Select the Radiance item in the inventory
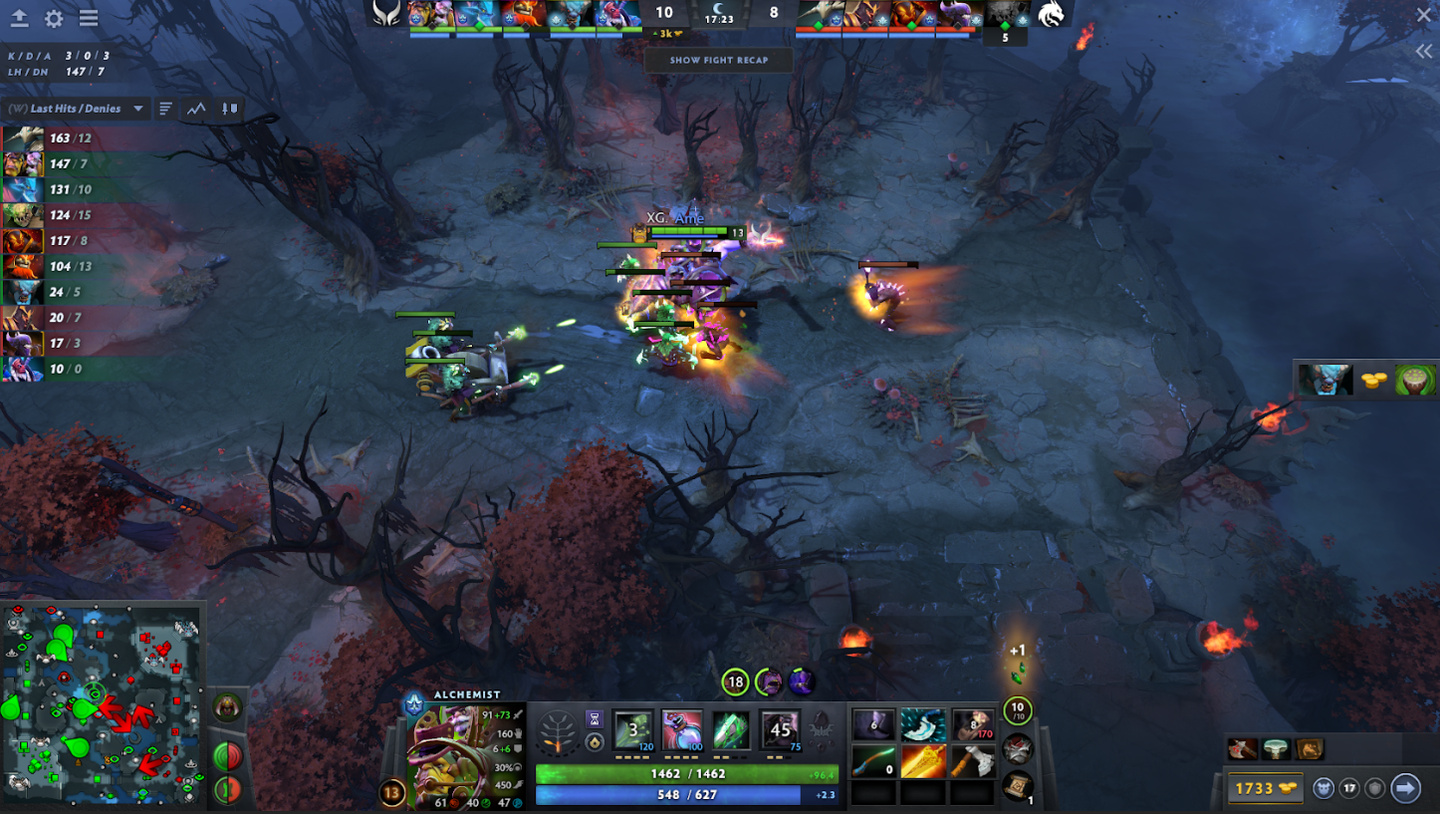The height and width of the screenshot is (814, 1440). tap(923, 762)
